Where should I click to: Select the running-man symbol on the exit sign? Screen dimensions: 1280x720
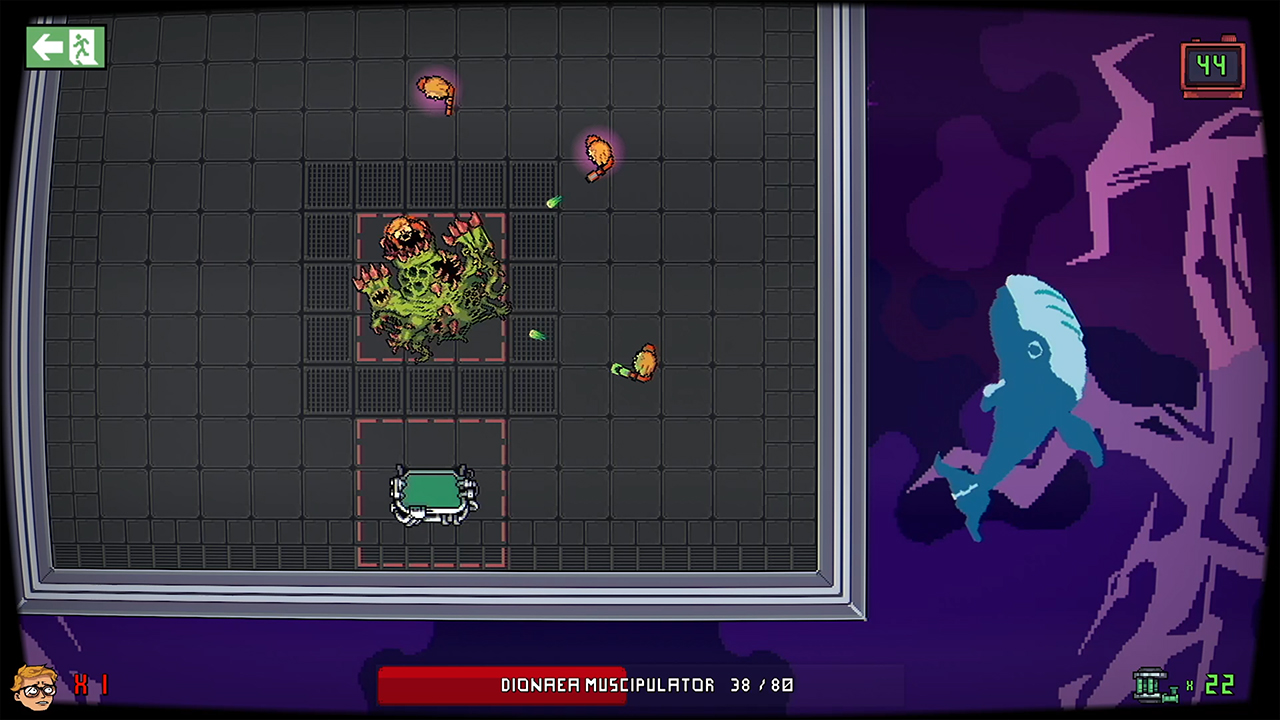click(x=82, y=46)
